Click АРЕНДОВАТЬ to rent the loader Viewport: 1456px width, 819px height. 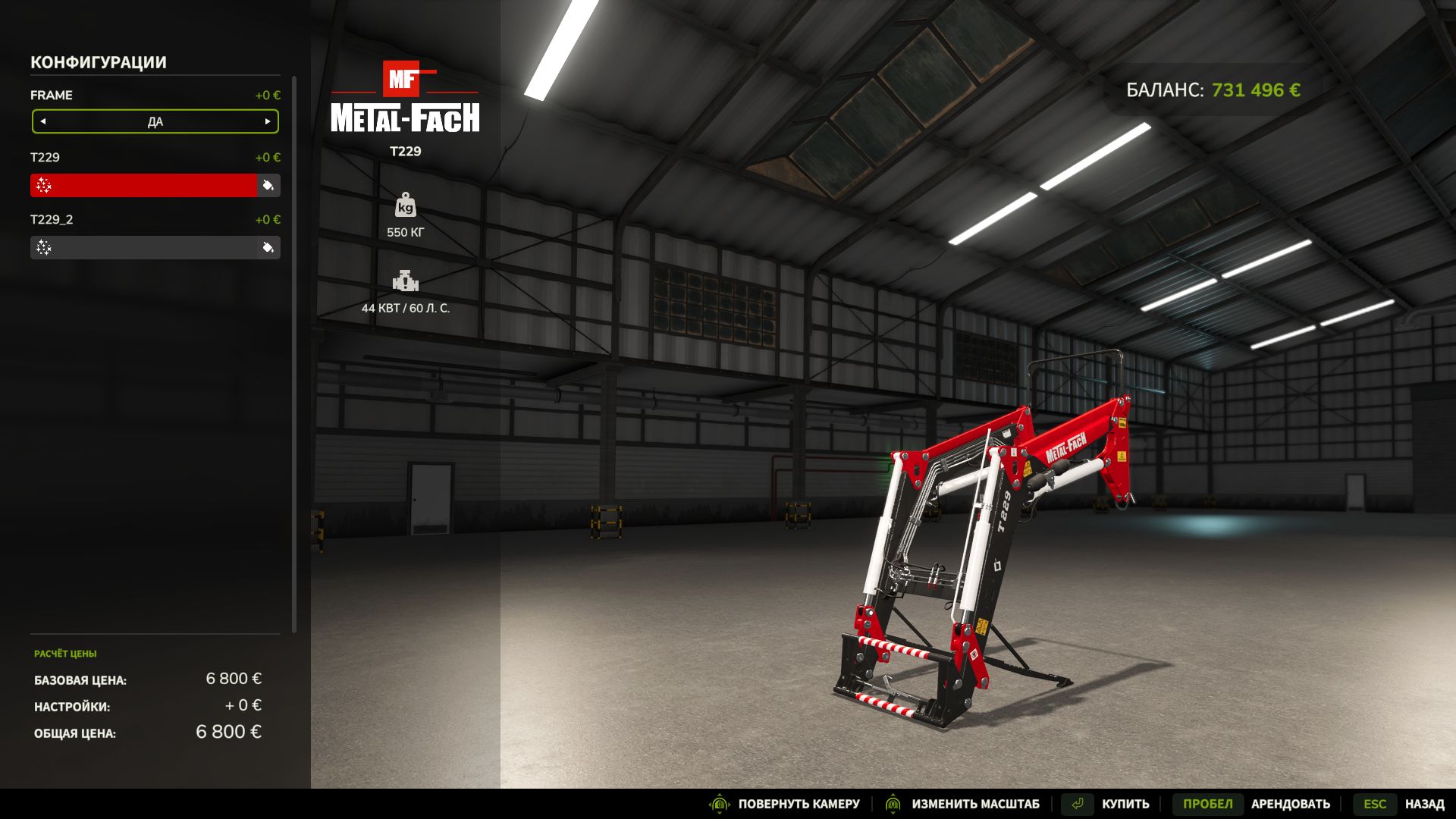1291,803
